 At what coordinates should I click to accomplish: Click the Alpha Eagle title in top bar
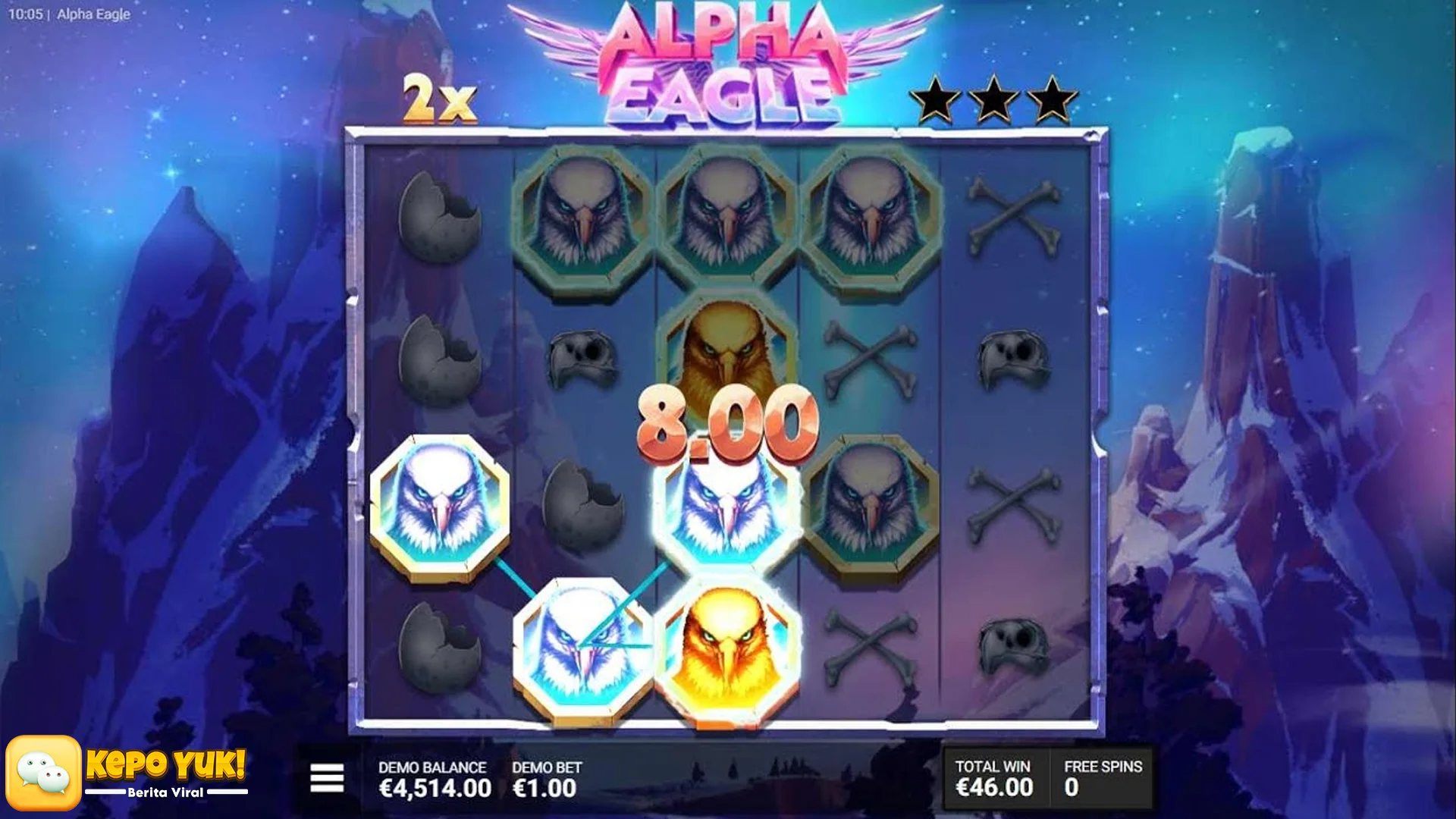[95, 14]
